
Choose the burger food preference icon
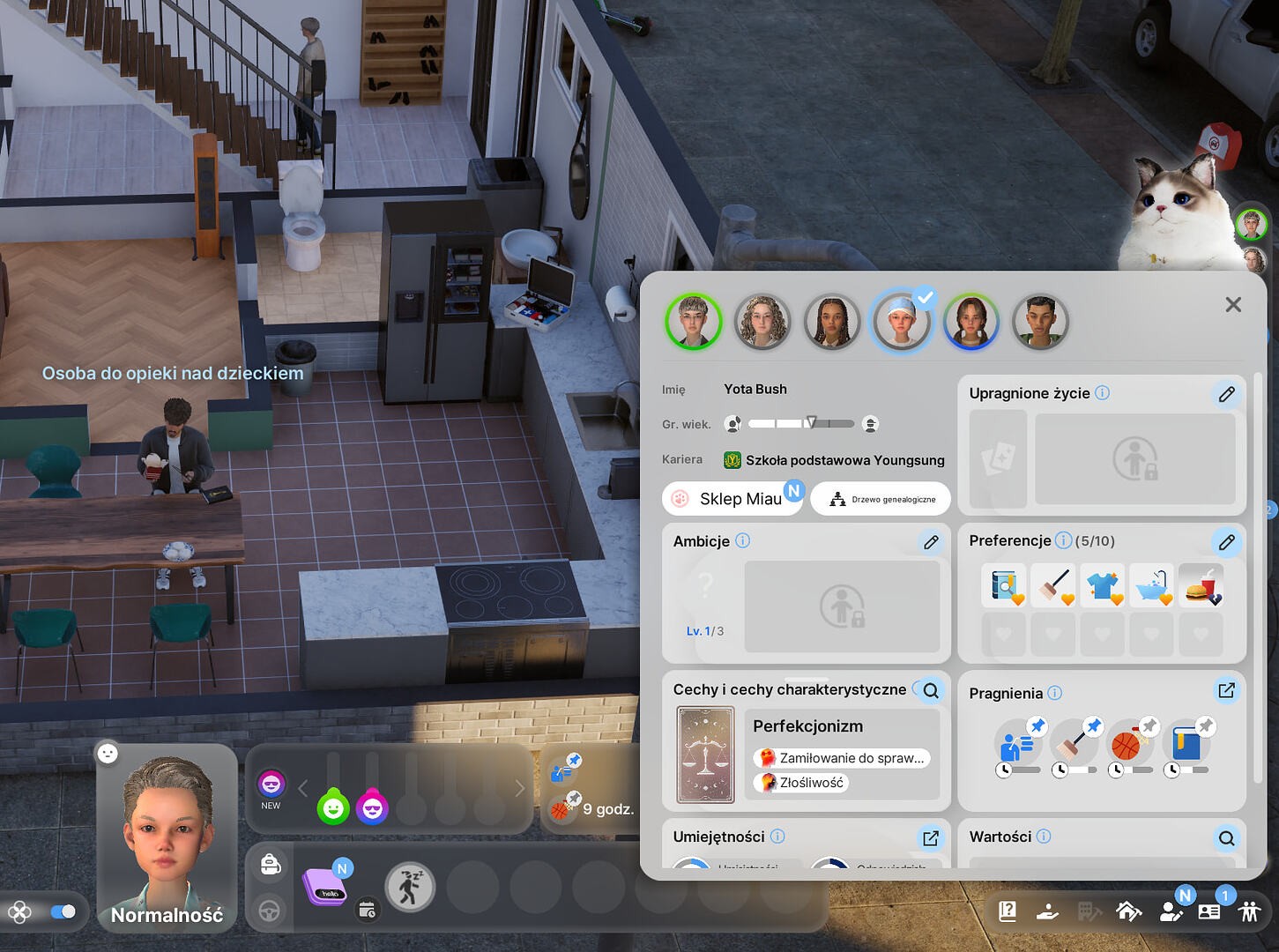1201,586
